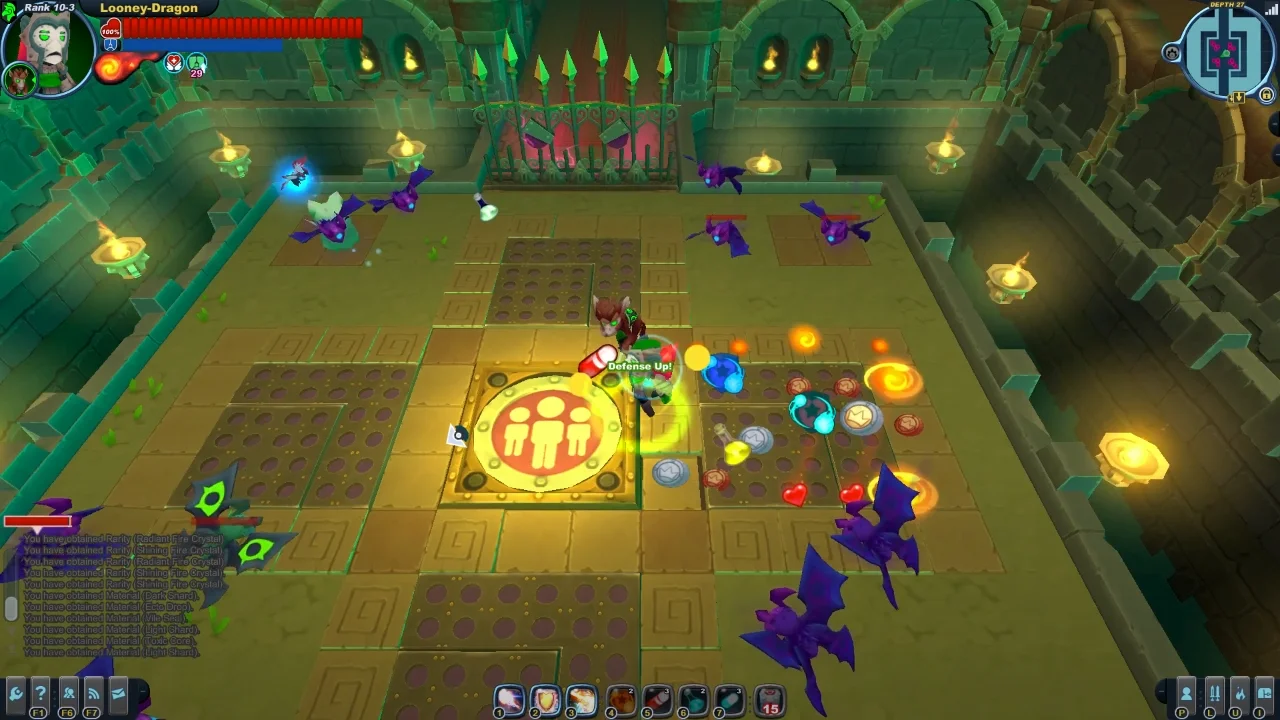Viewport: 1280px width, 720px height.
Task: Open the loadout icon labeled L
Action: (x=1214, y=692)
